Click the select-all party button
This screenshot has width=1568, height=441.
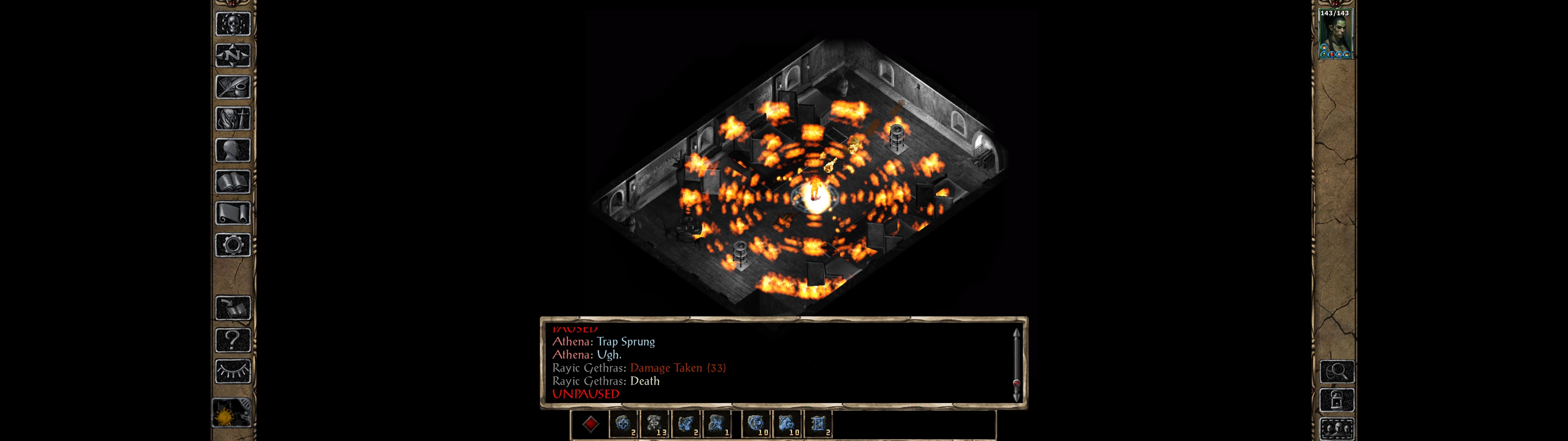point(1337,429)
